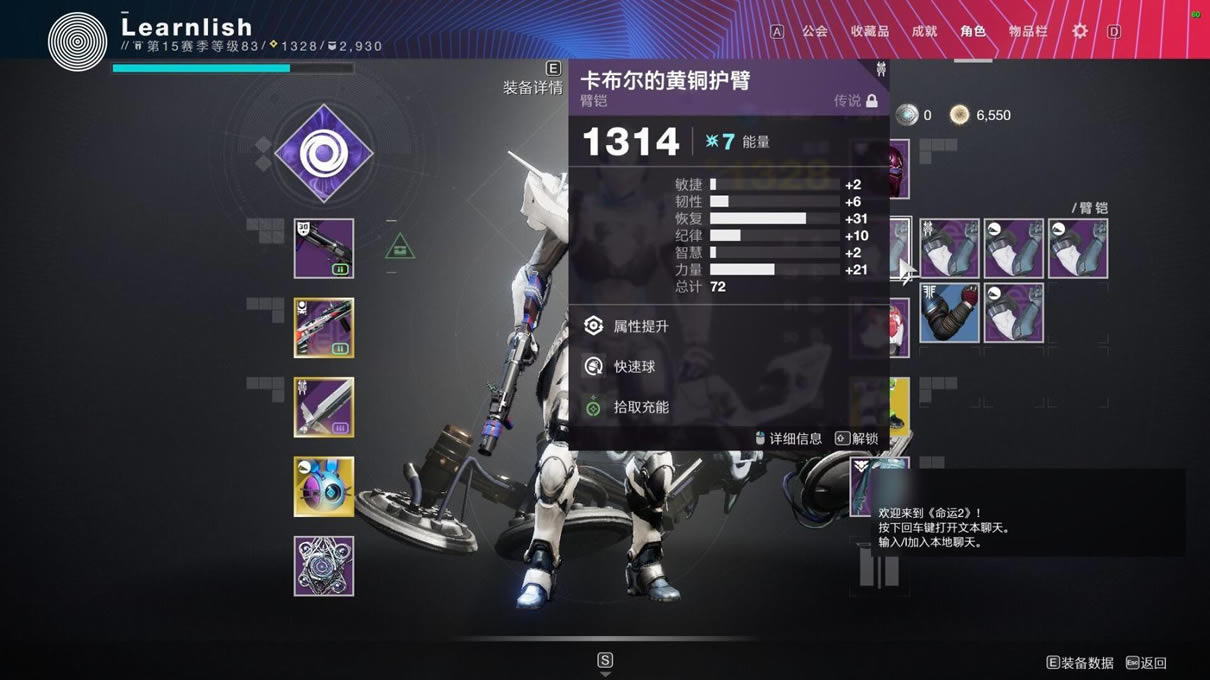Choose the gold-bordered energy rifle slot
Image resolution: width=1210 pixels, height=680 pixels.
click(x=324, y=328)
